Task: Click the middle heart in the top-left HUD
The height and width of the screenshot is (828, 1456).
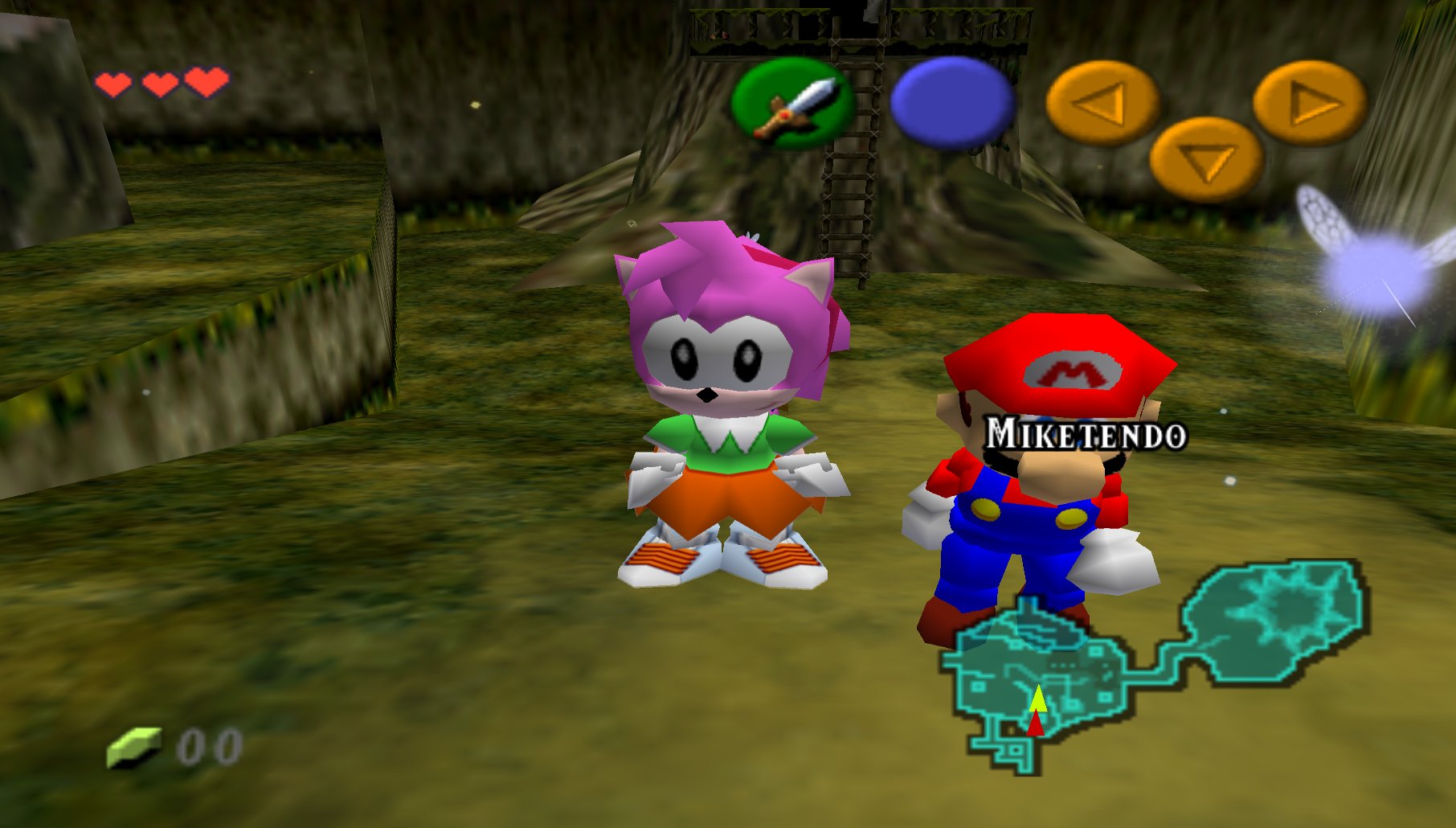Action: 161,82
